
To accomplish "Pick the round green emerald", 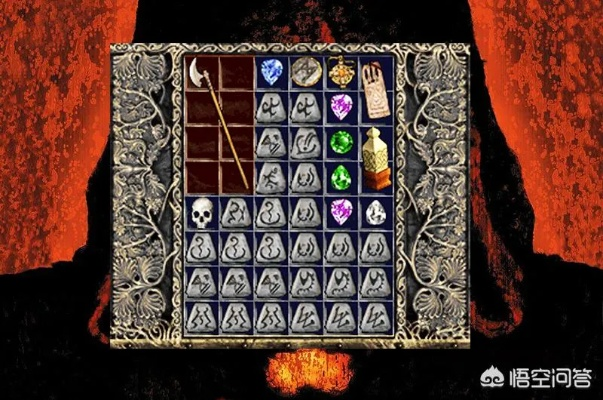I will coord(341,142).
